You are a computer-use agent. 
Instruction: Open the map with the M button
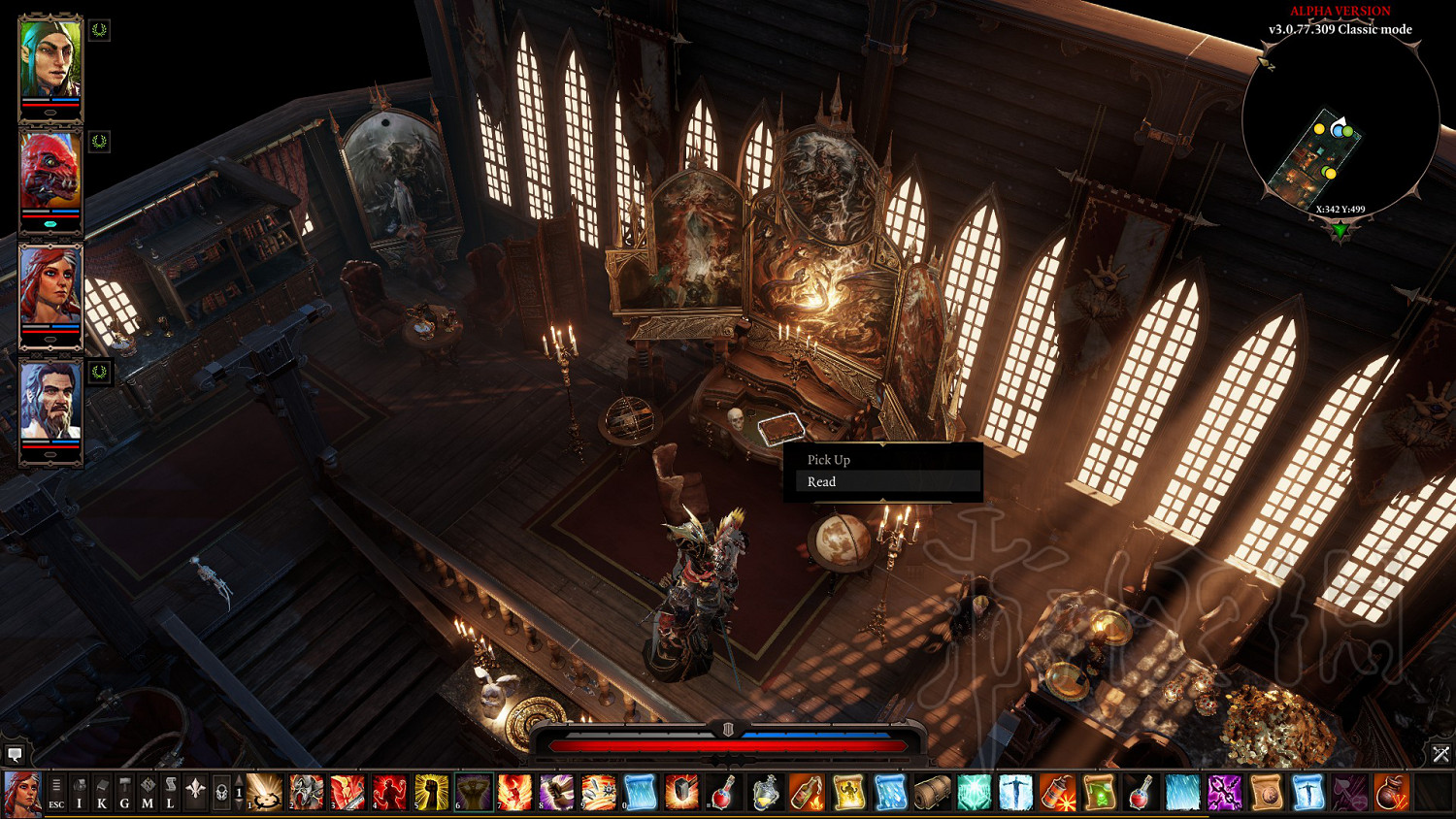pos(148,793)
